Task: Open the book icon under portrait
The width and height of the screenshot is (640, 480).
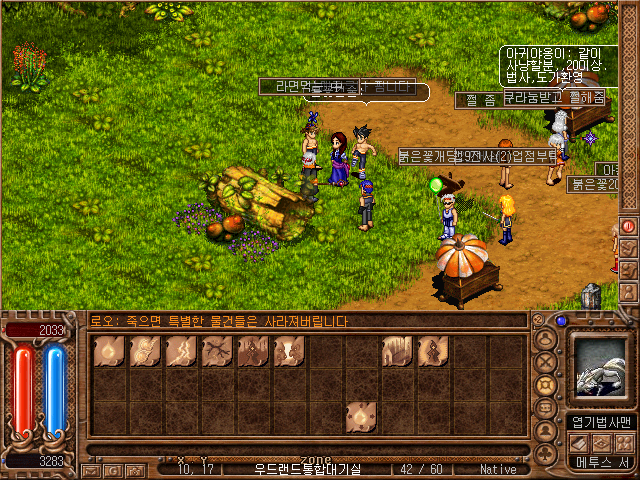Action: 580,442
